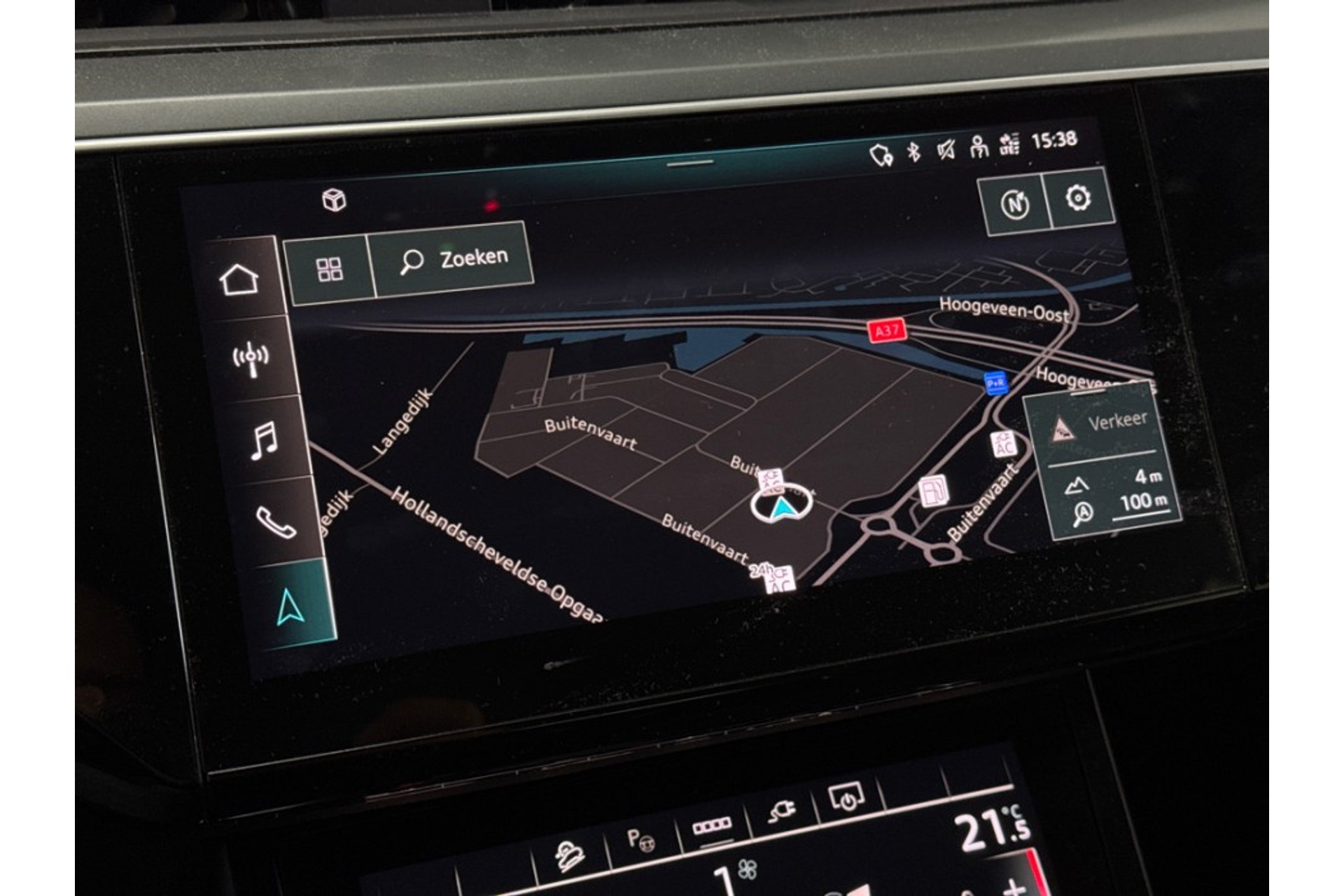The image size is (1344, 896).
Task: Select the fuel pump marker on the map
Action: pos(933,490)
